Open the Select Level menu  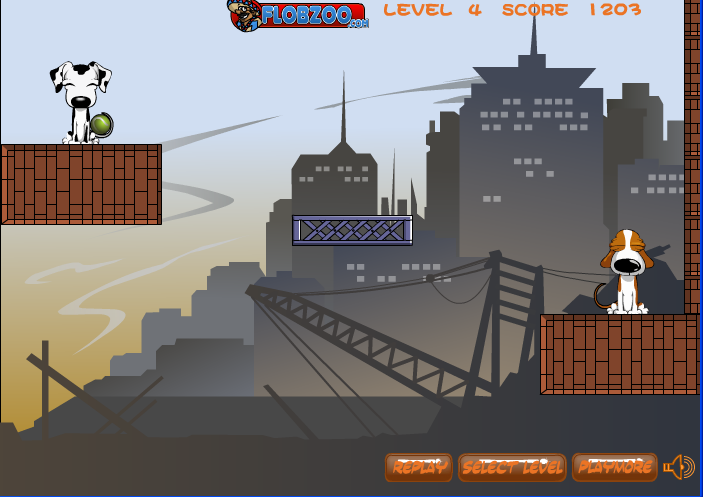pyautogui.click(x=512, y=467)
